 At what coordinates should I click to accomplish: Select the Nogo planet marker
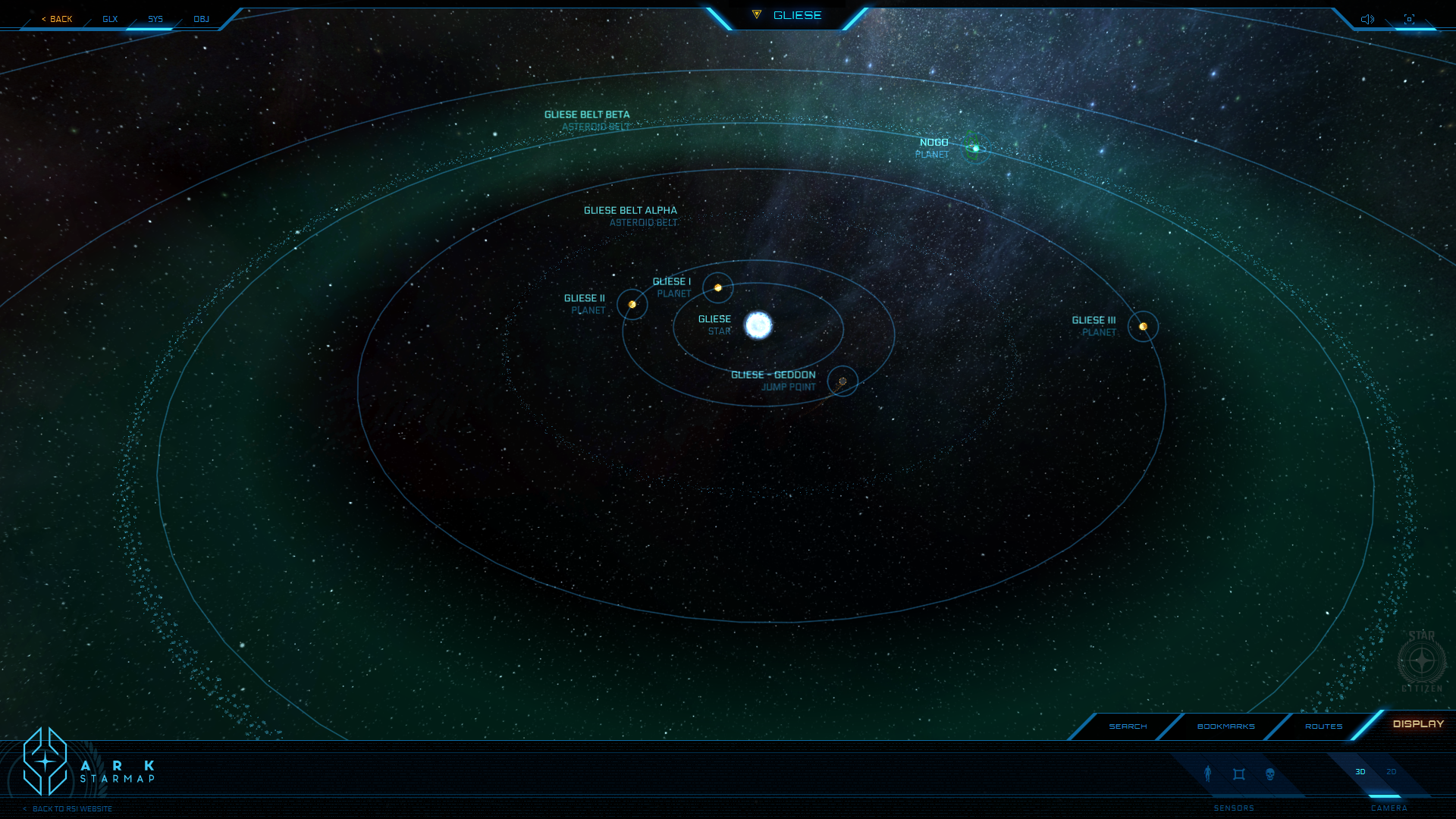tap(975, 148)
